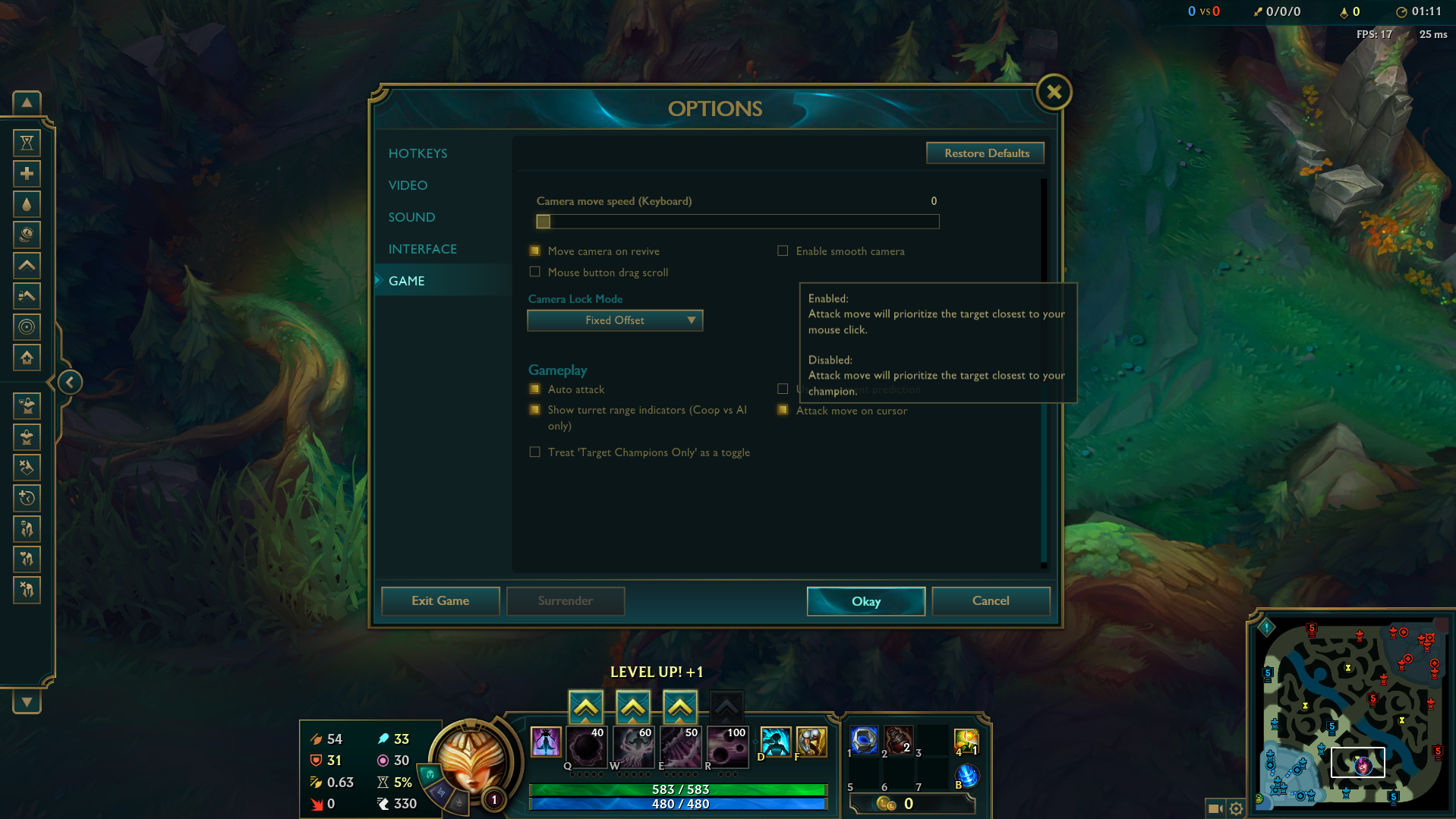This screenshot has height=819, width=1456.
Task: Collapse the left sidebar with its chevron arrow
Action: (x=69, y=382)
